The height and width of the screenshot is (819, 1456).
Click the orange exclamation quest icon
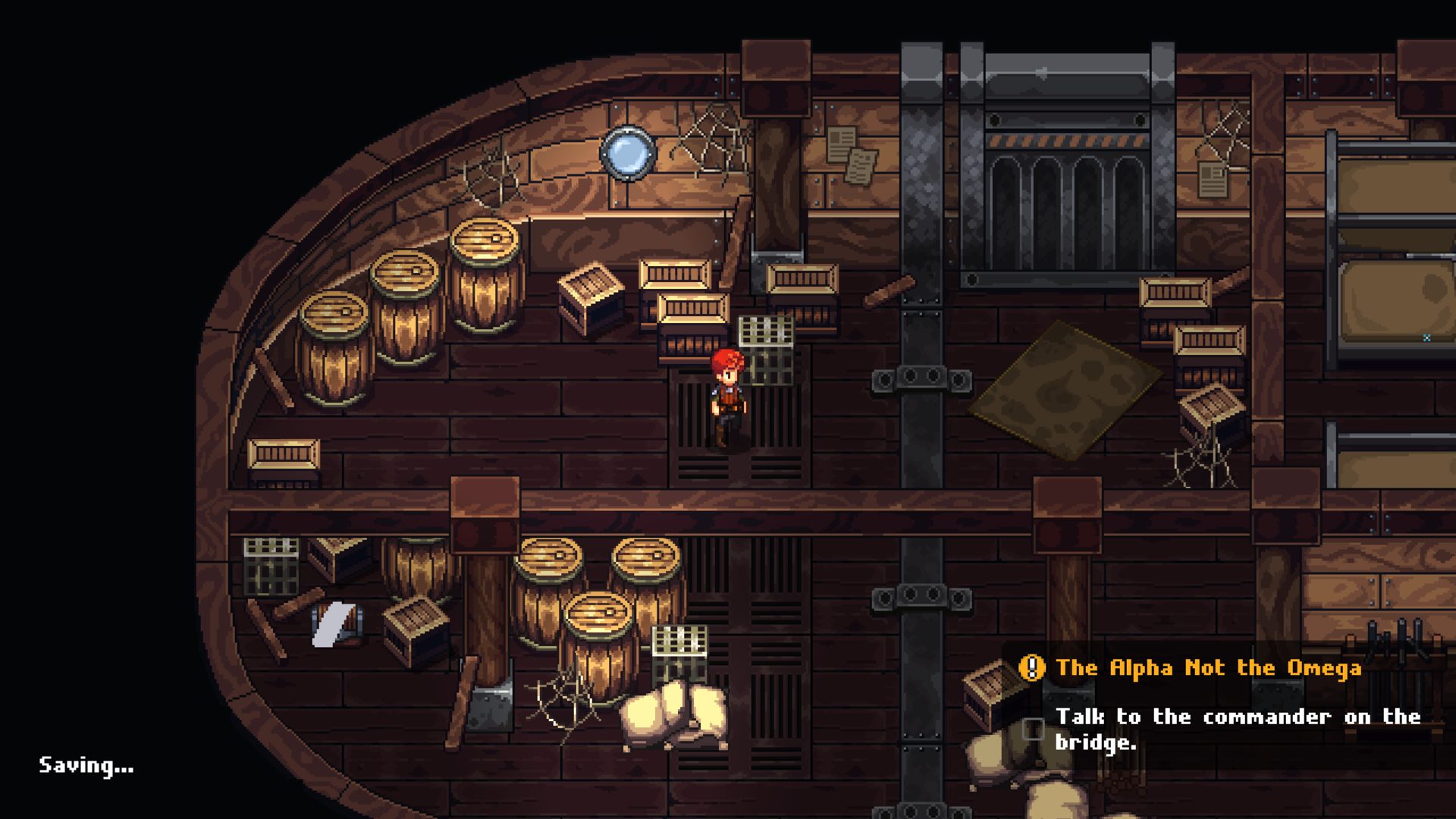1031,668
